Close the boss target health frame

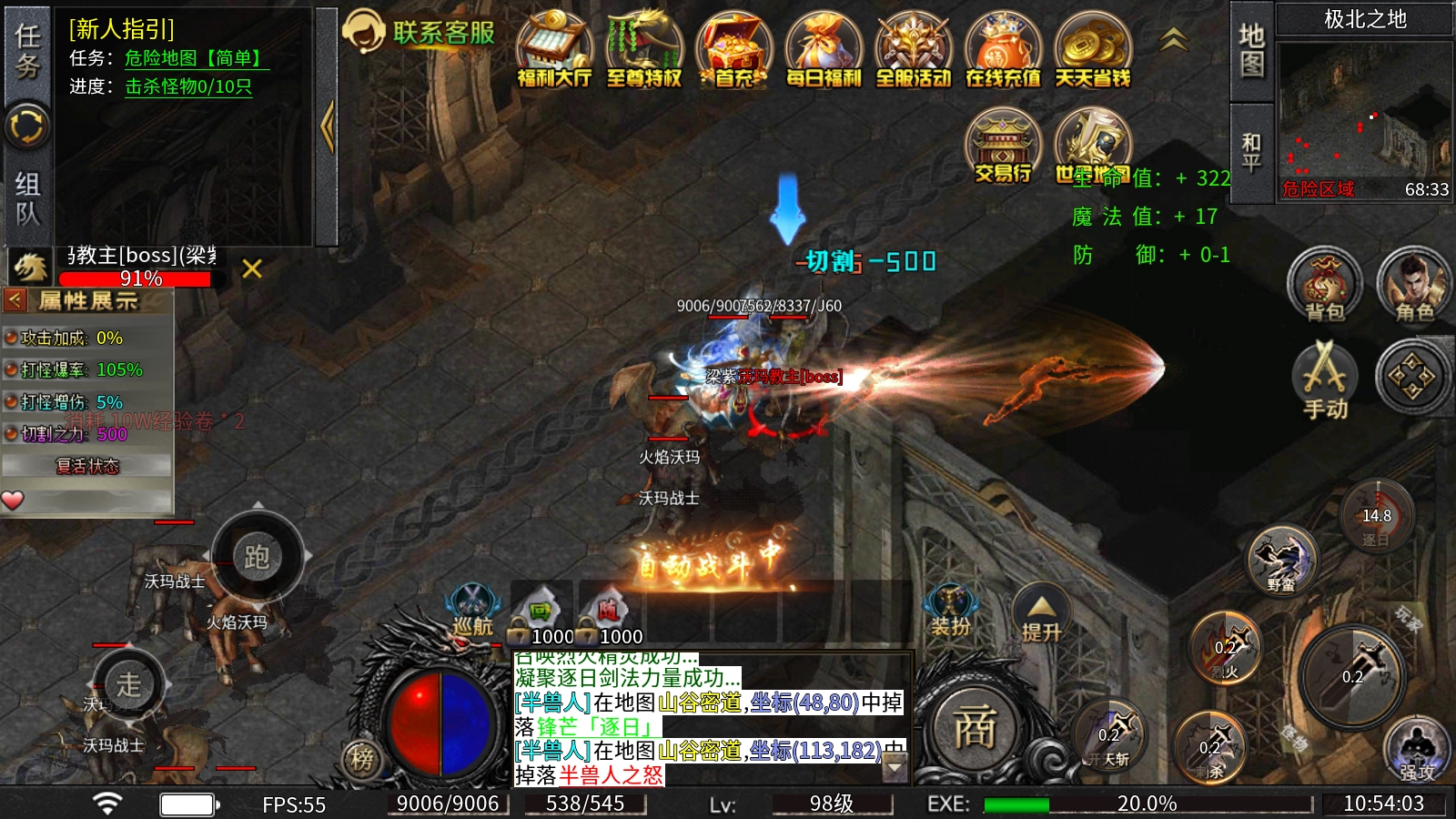click(x=252, y=268)
